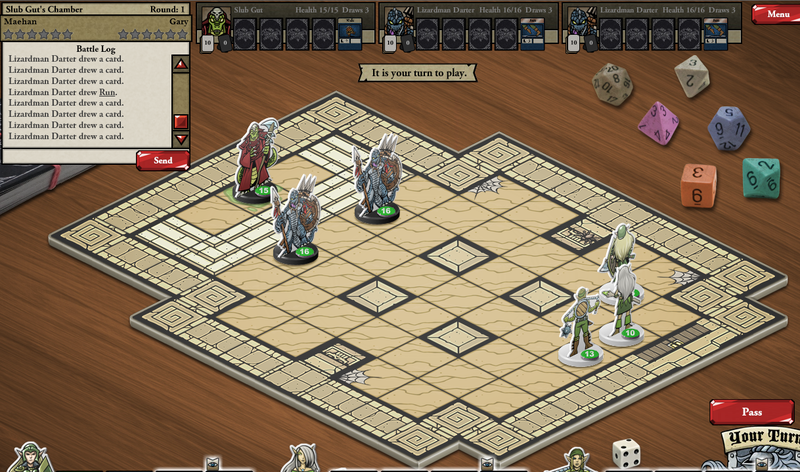Click the chat text field beside Send
The height and width of the screenshot is (472, 800).
coord(68,160)
